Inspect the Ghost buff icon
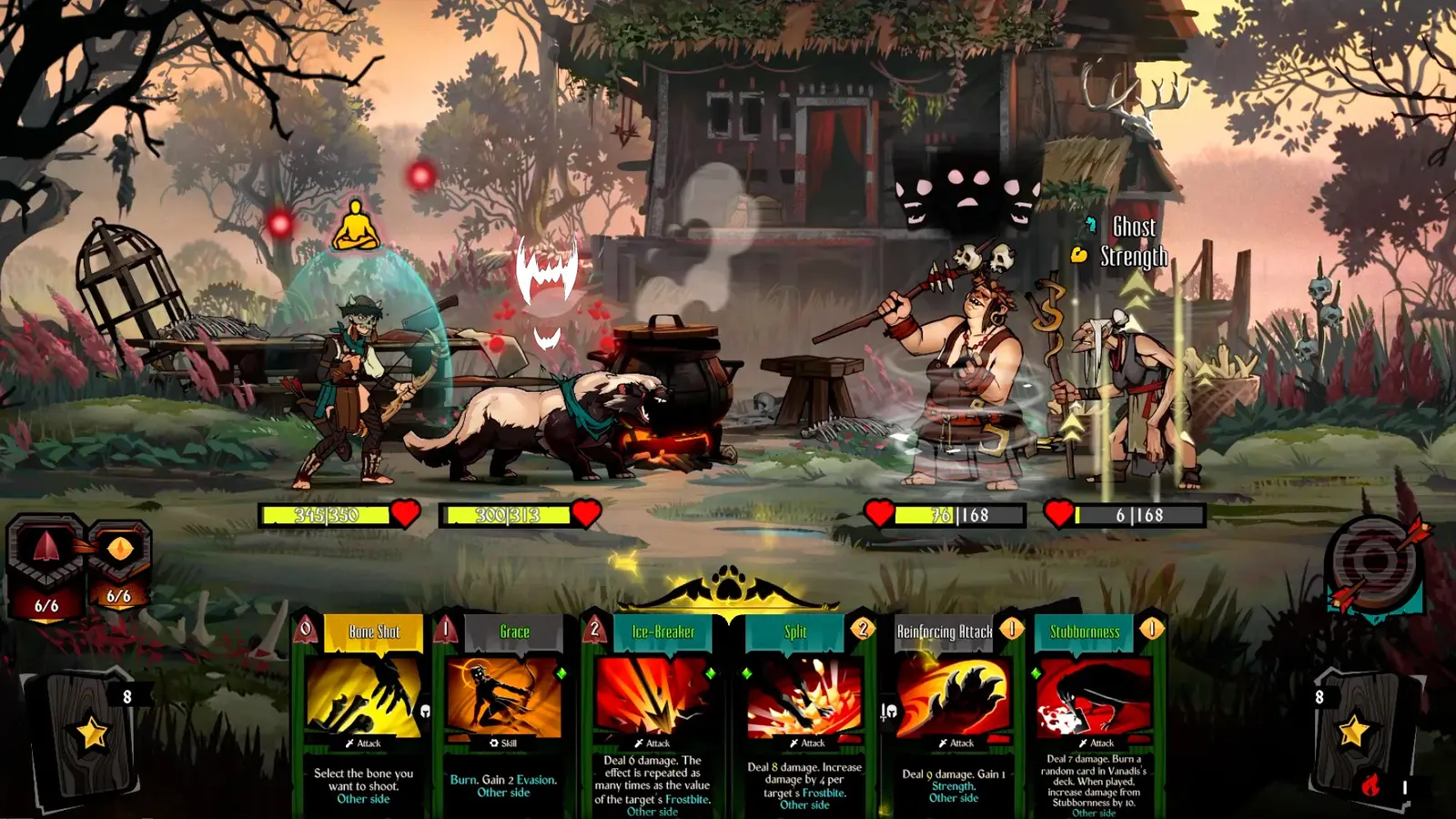The image size is (1456, 819). tap(1090, 225)
